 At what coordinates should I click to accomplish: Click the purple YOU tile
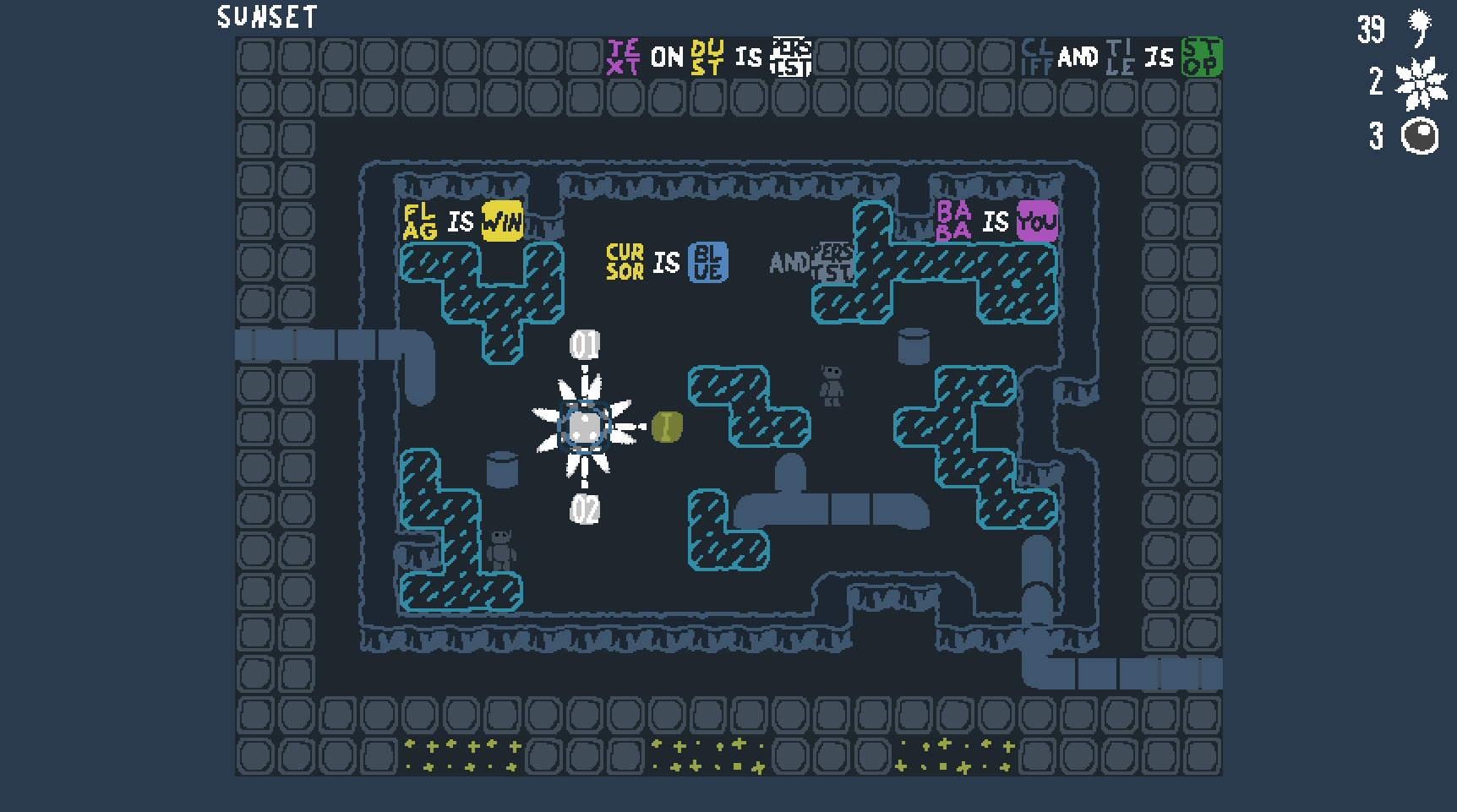click(1036, 221)
